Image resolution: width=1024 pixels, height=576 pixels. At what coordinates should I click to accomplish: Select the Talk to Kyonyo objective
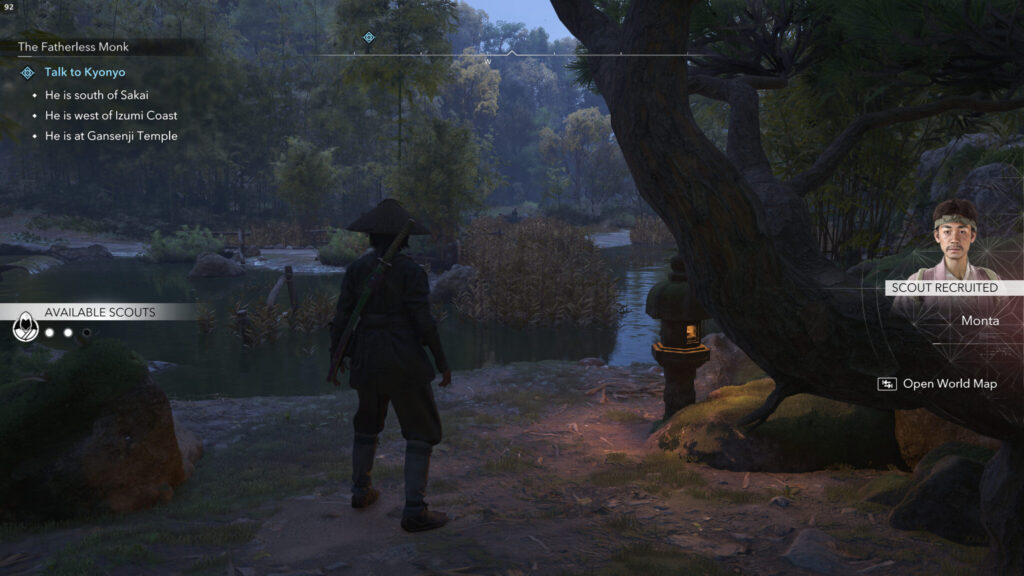(84, 73)
